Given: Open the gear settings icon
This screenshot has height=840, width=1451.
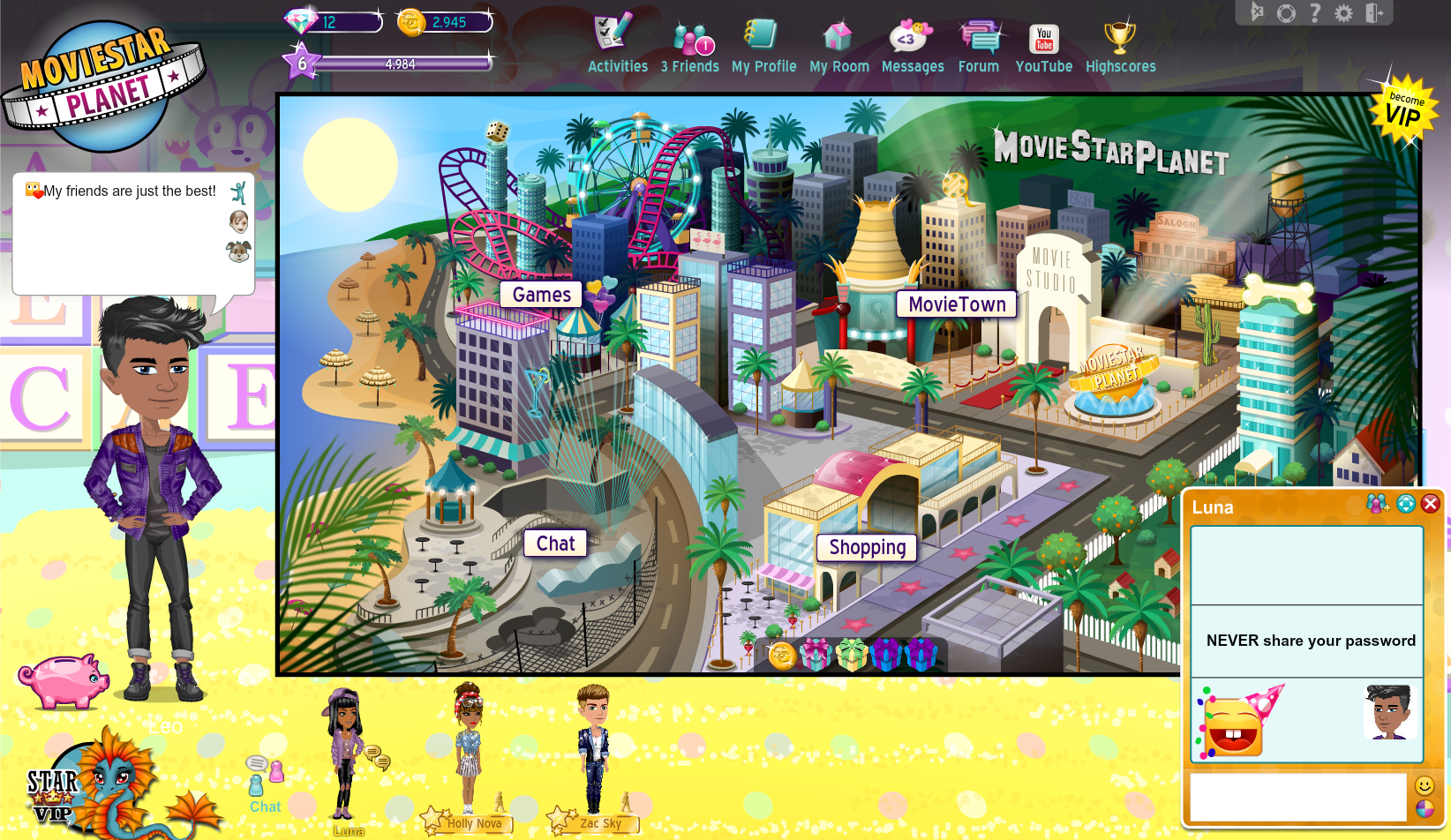Looking at the screenshot, I should coord(1343,13).
